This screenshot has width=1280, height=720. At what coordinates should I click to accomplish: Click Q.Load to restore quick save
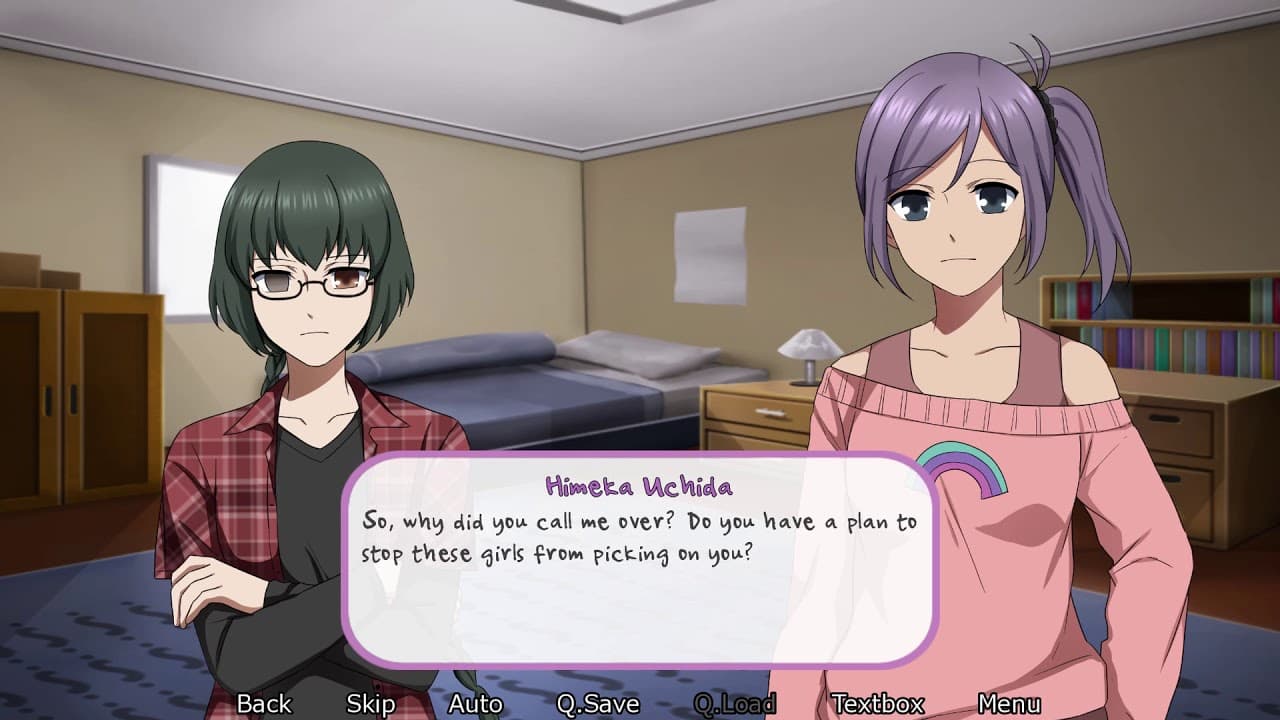[x=737, y=704]
